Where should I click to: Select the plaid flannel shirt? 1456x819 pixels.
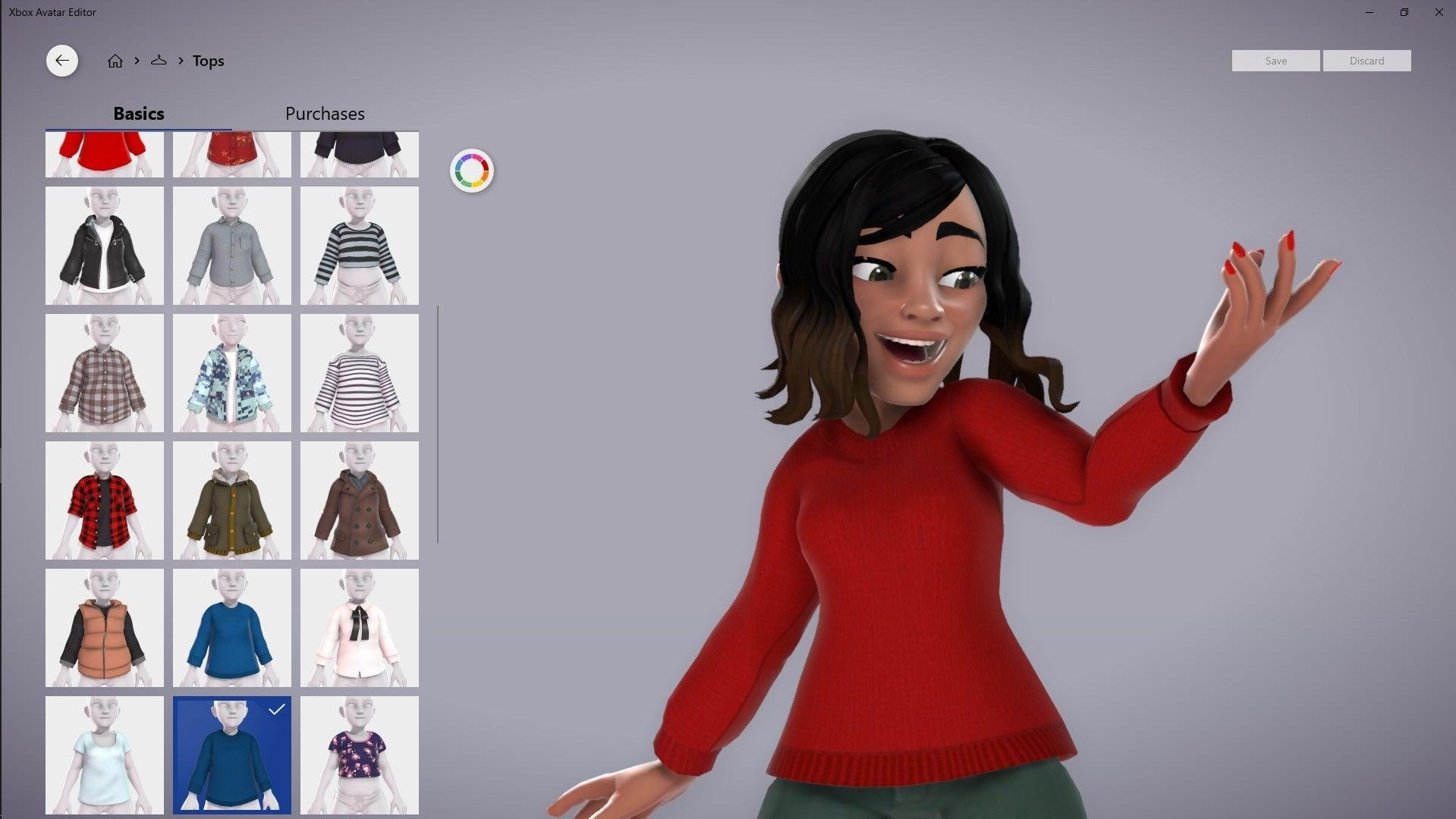[105, 372]
